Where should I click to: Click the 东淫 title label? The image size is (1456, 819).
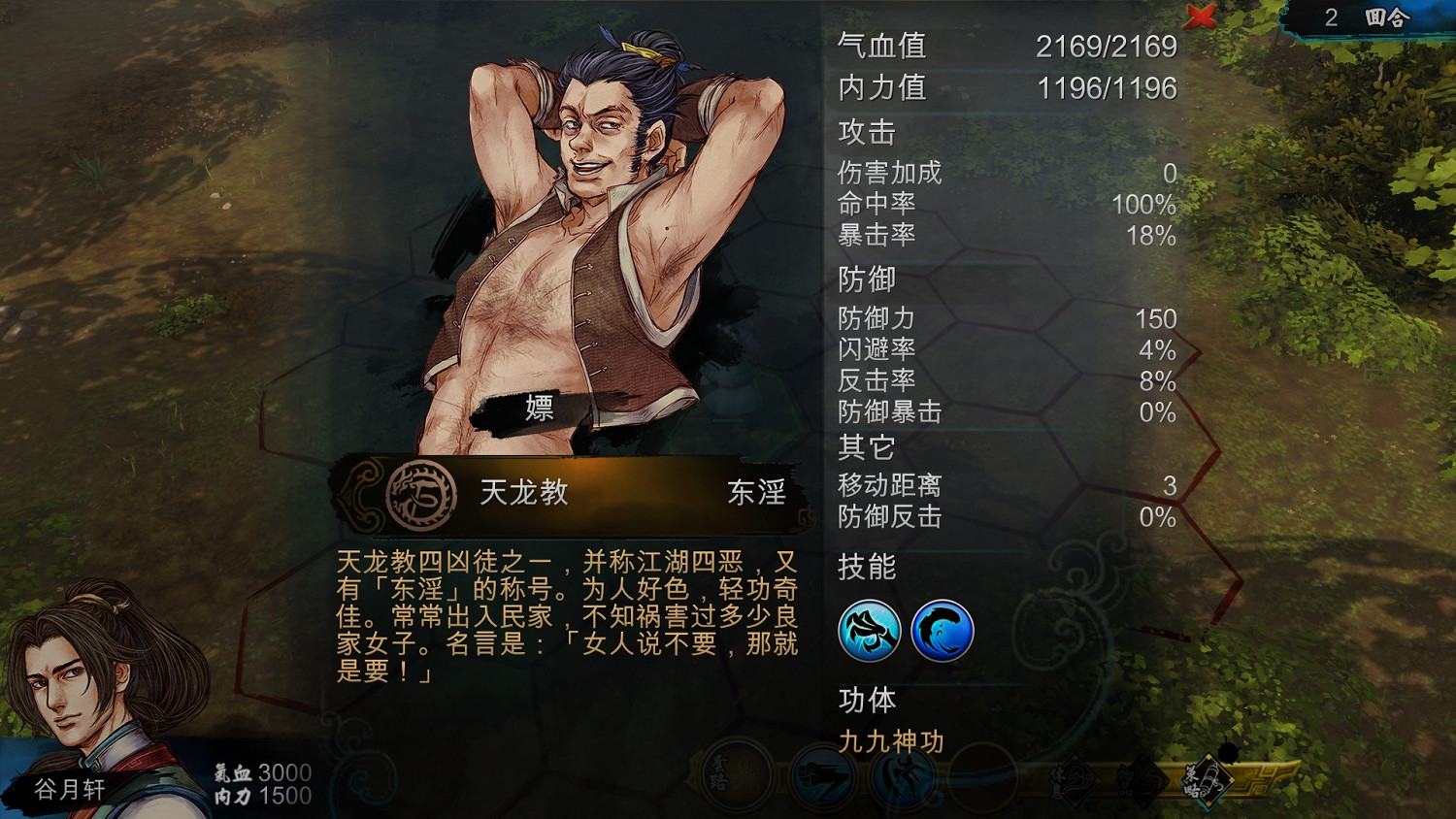click(x=757, y=492)
